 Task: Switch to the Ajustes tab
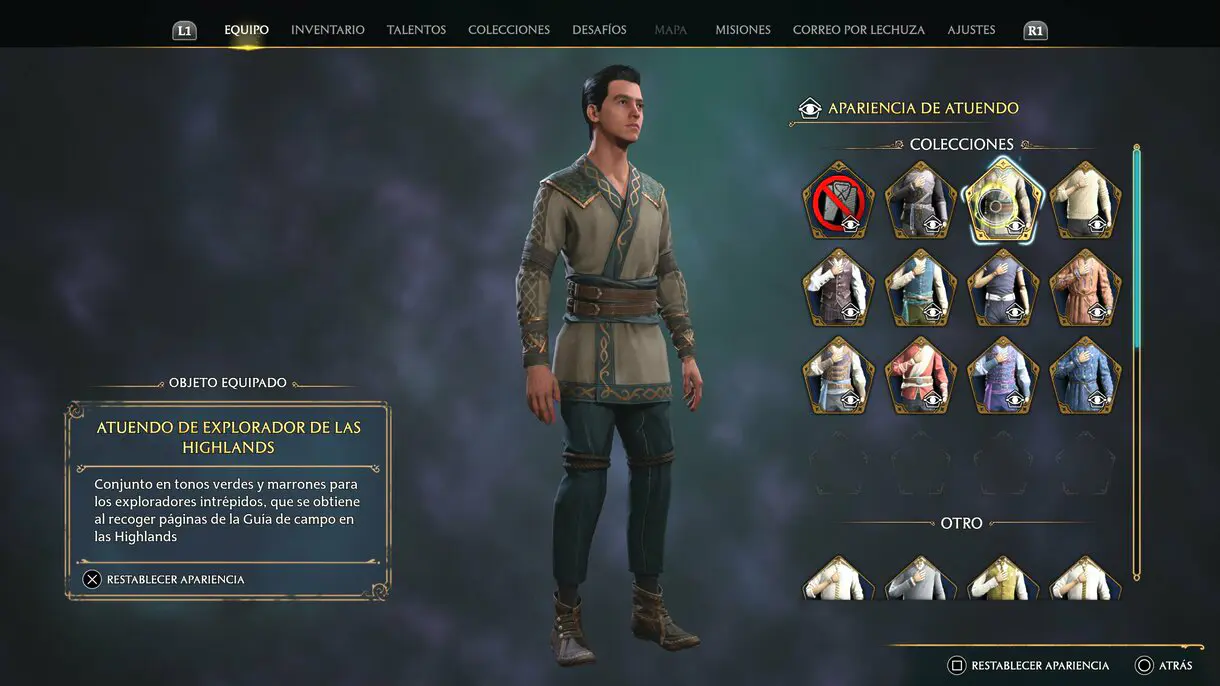coord(971,30)
